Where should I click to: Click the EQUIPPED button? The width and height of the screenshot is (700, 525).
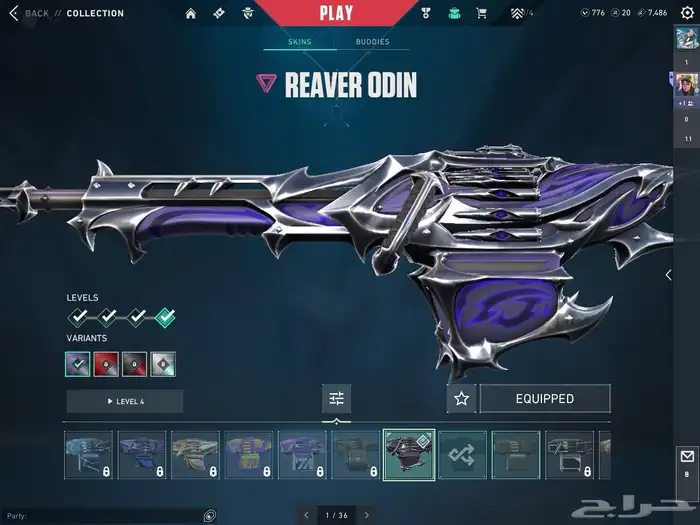click(544, 398)
